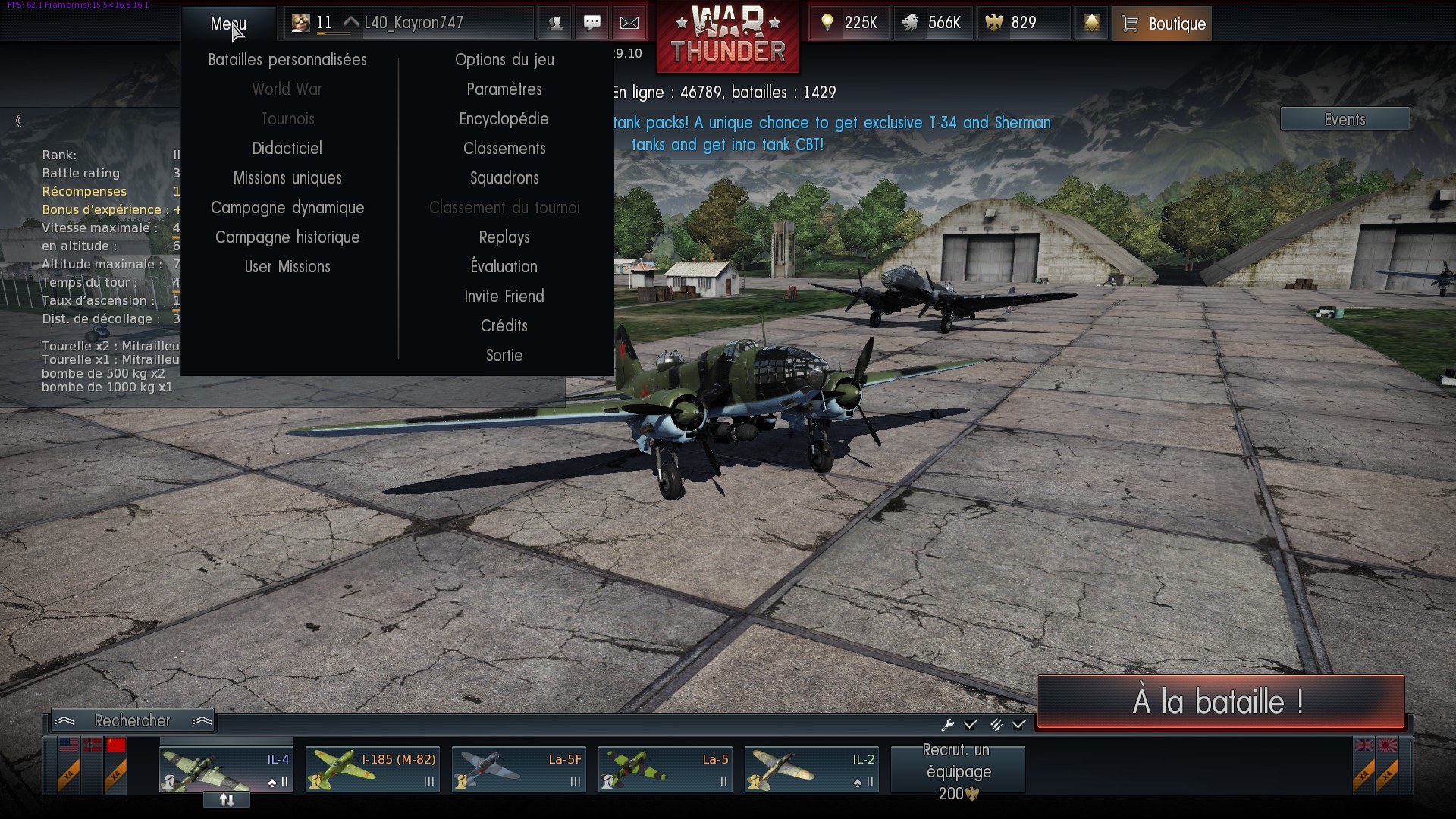View the Classements leaderboards
1456x819 pixels.
(x=504, y=149)
